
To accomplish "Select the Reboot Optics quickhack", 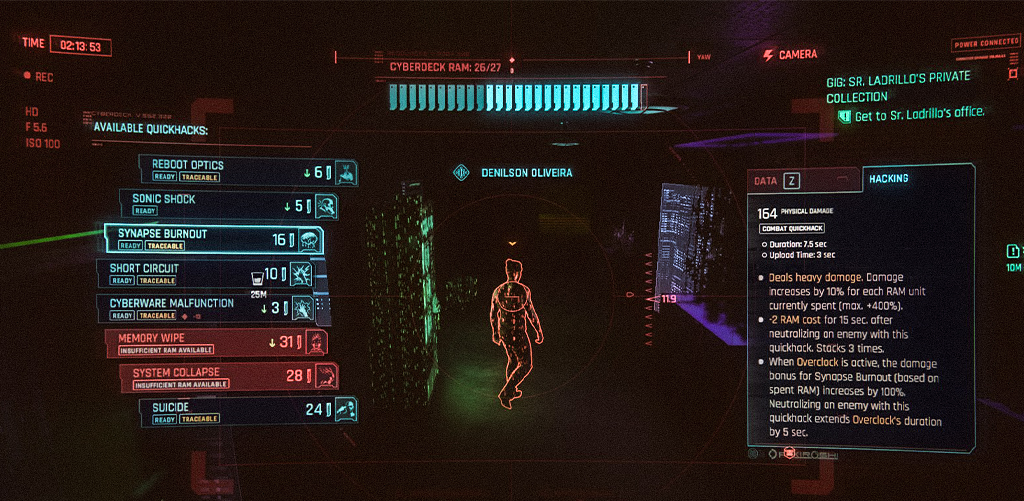I will (248, 171).
